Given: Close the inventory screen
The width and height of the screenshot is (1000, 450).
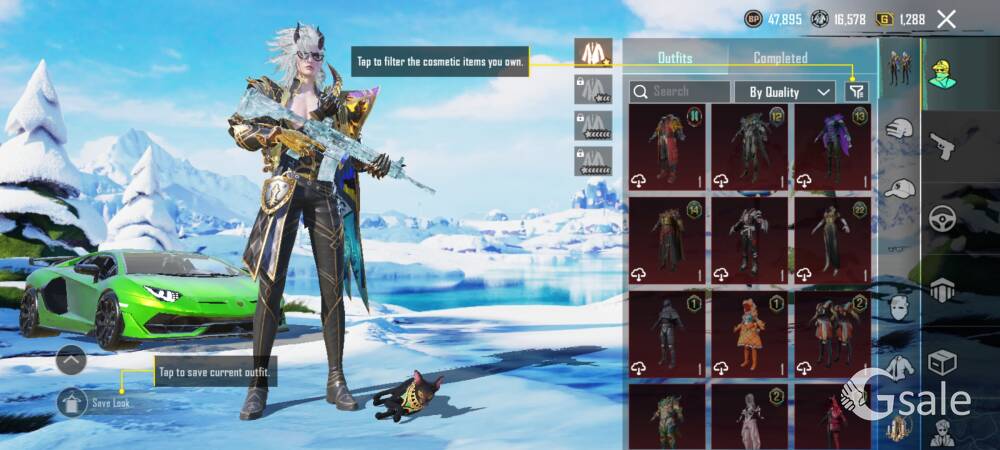Looking at the screenshot, I should pyautogui.click(x=947, y=19).
